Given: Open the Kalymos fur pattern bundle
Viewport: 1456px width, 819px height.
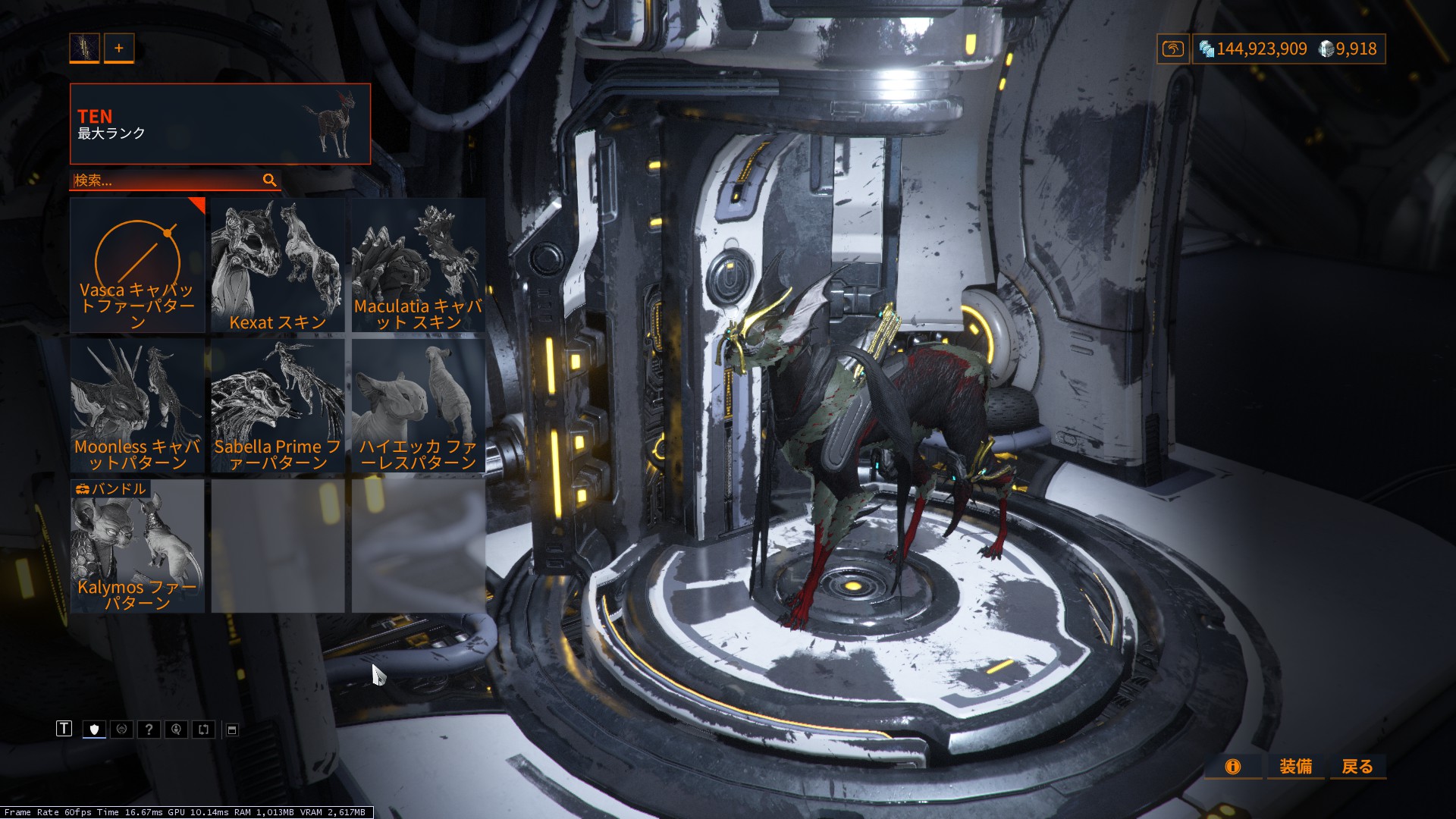Looking at the screenshot, I should pos(137,545).
